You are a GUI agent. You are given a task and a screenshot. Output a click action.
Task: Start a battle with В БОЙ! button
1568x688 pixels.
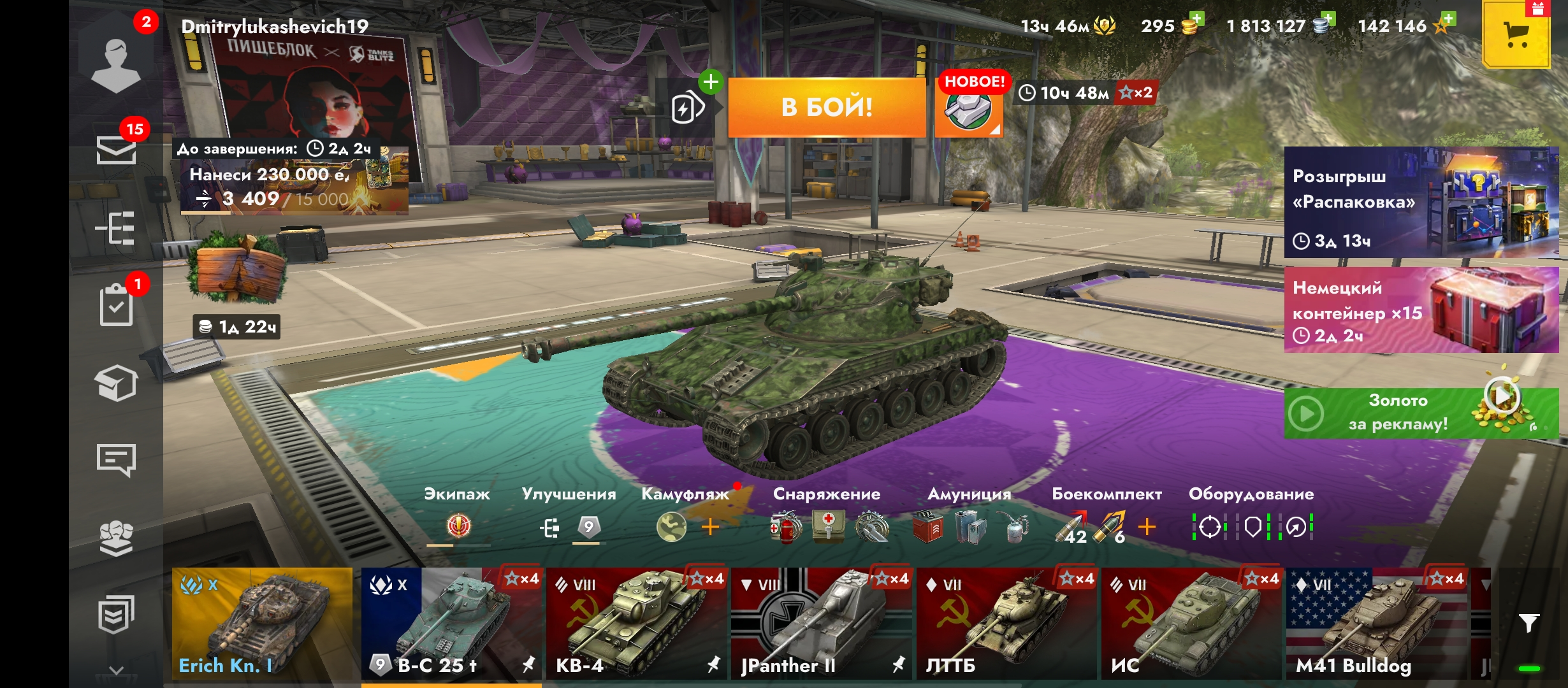pyautogui.click(x=827, y=107)
